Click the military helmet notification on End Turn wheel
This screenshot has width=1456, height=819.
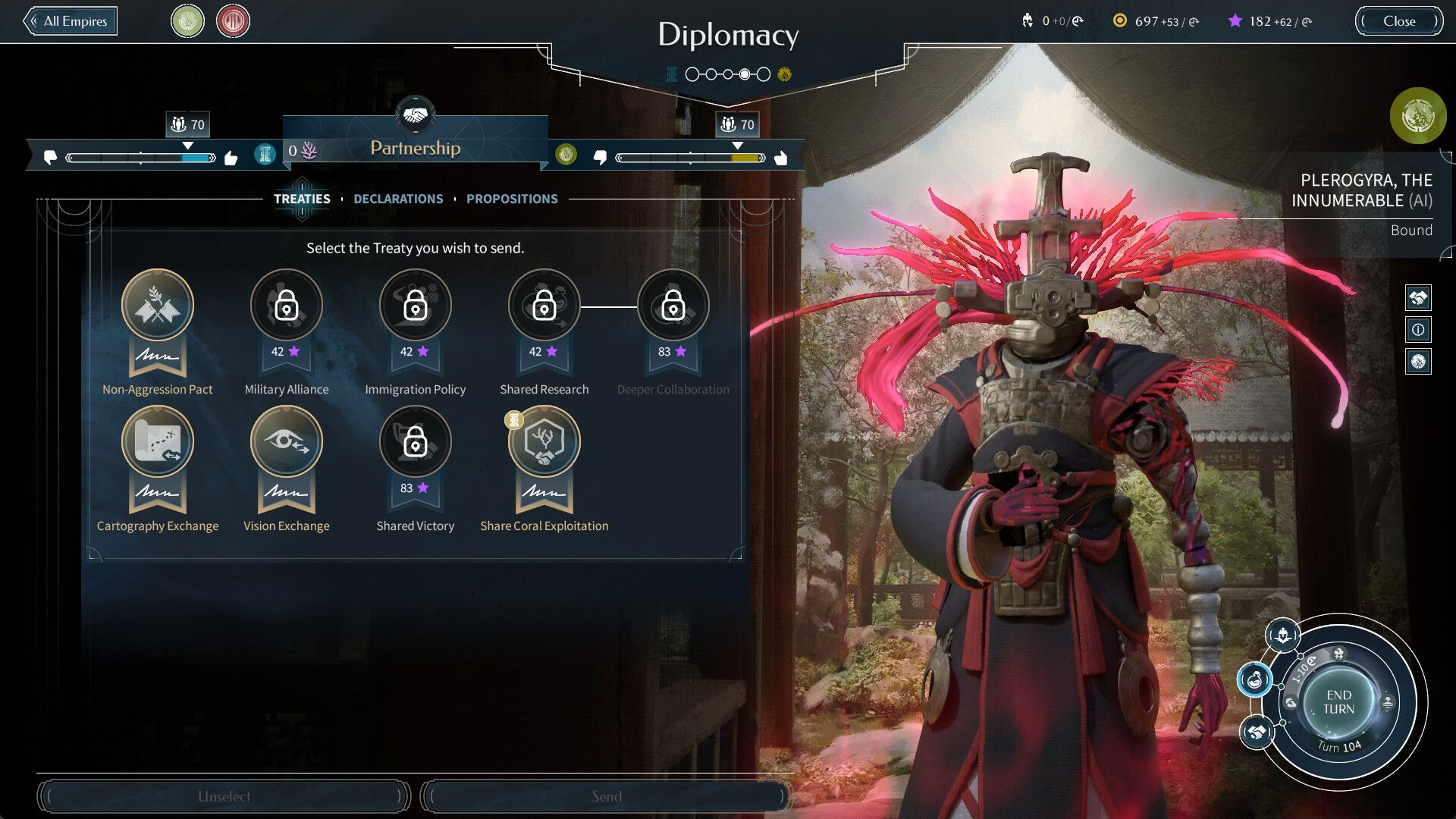(1283, 635)
